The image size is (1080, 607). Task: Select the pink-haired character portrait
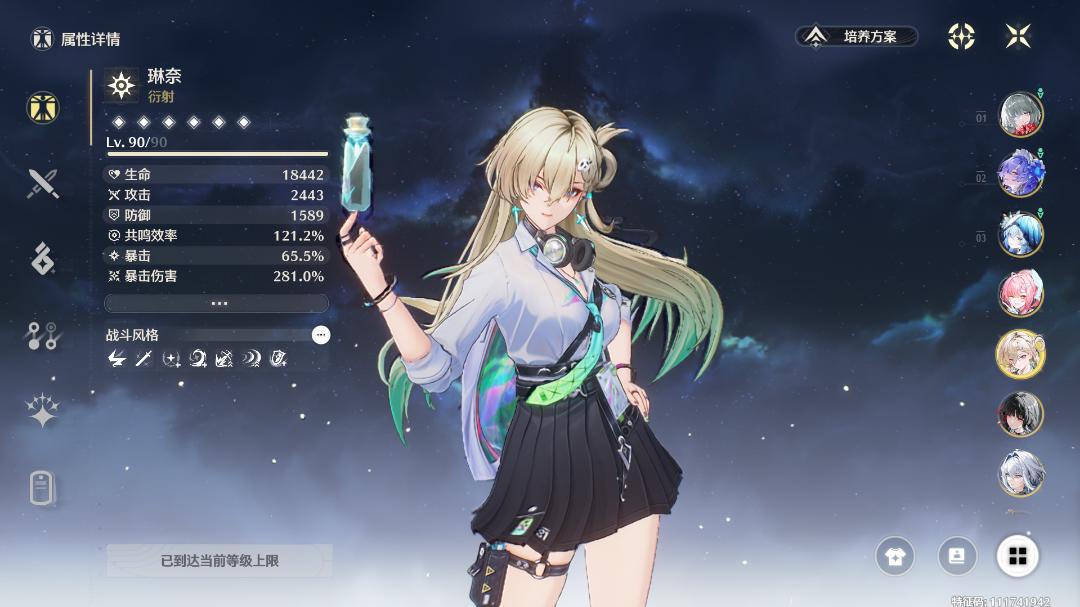[1020, 294]
